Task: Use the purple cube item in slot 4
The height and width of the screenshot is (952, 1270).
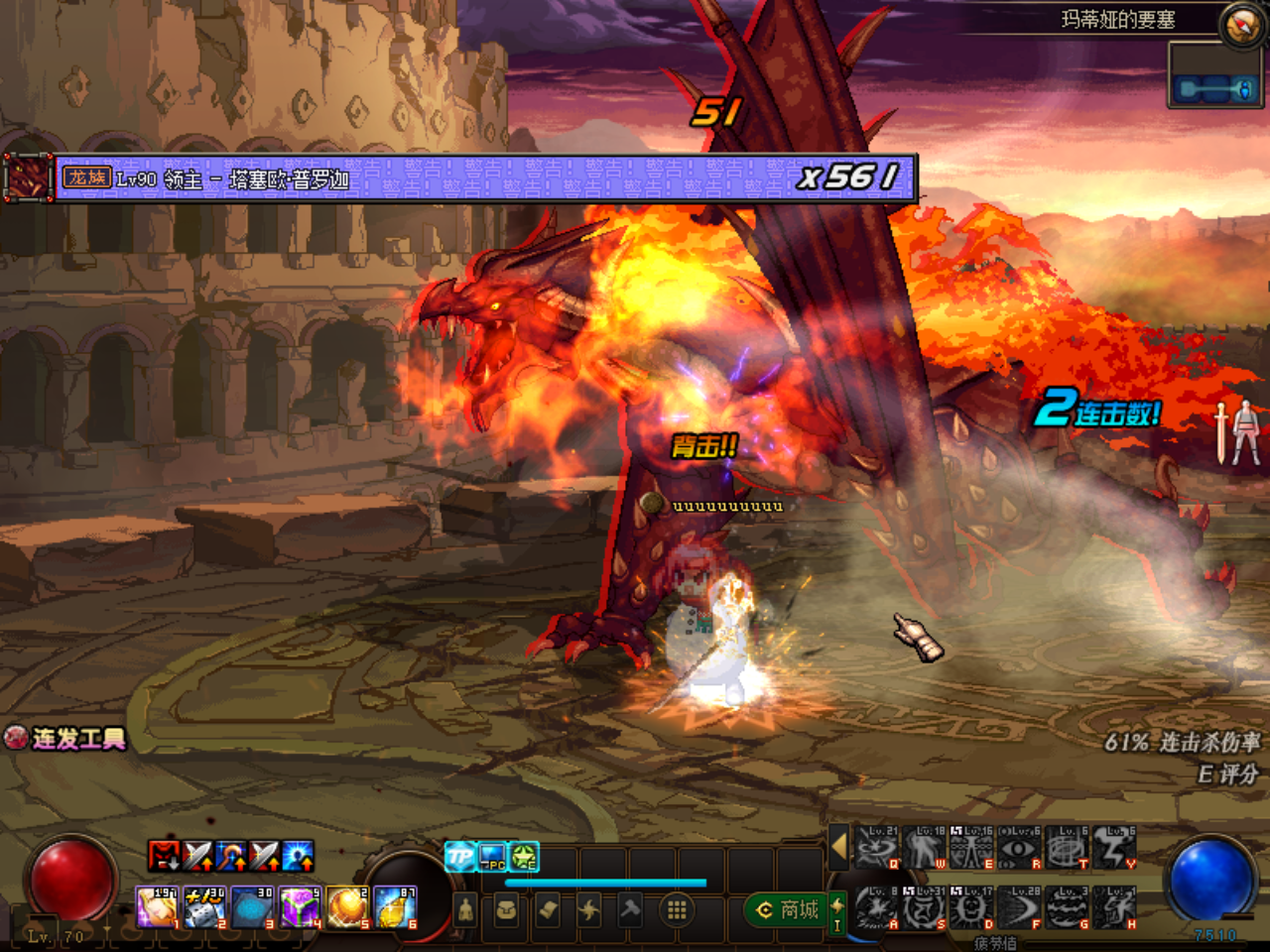Action: click(300, 907)
